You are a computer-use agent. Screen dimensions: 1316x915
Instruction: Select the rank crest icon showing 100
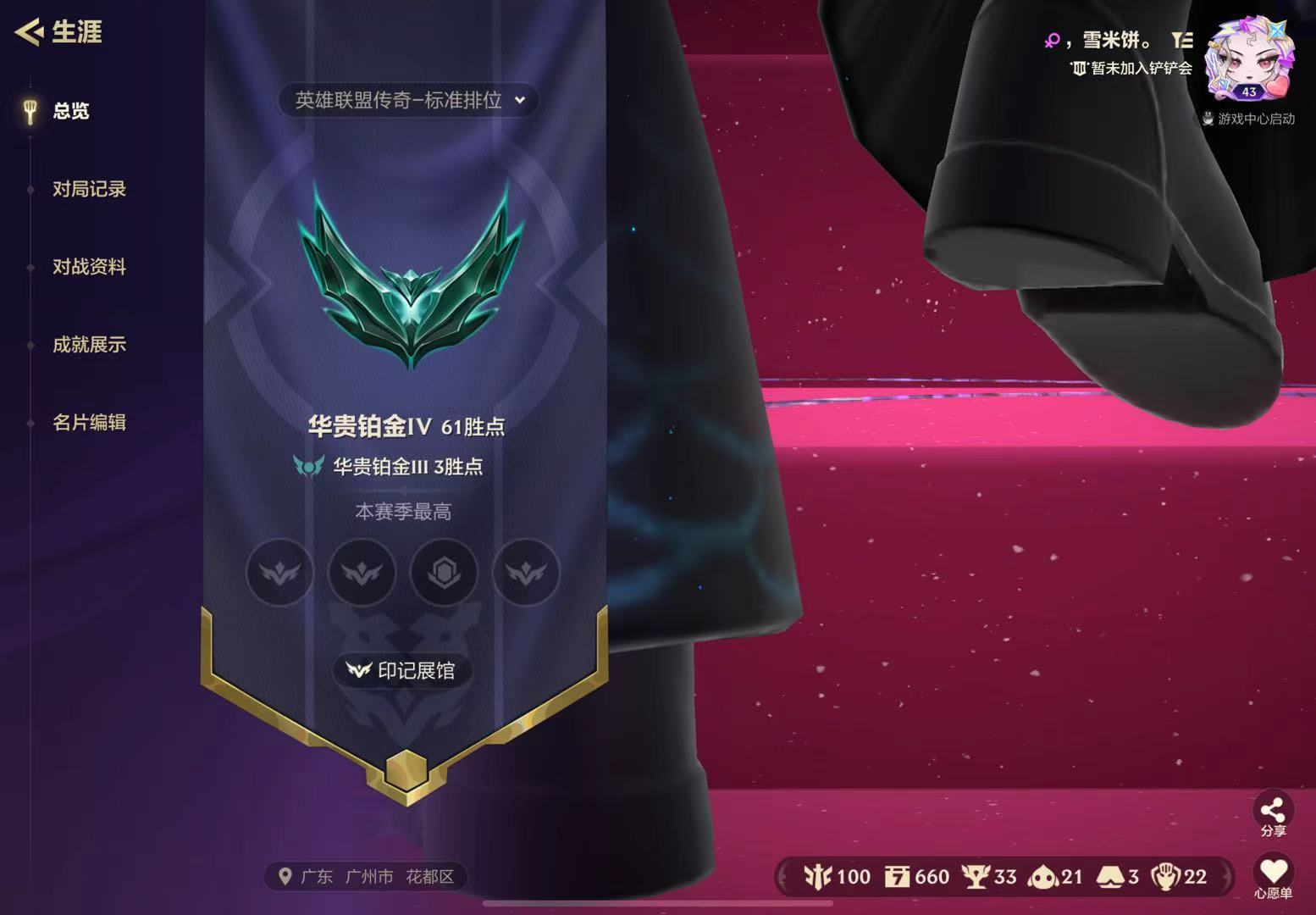[x=819, y=876]
